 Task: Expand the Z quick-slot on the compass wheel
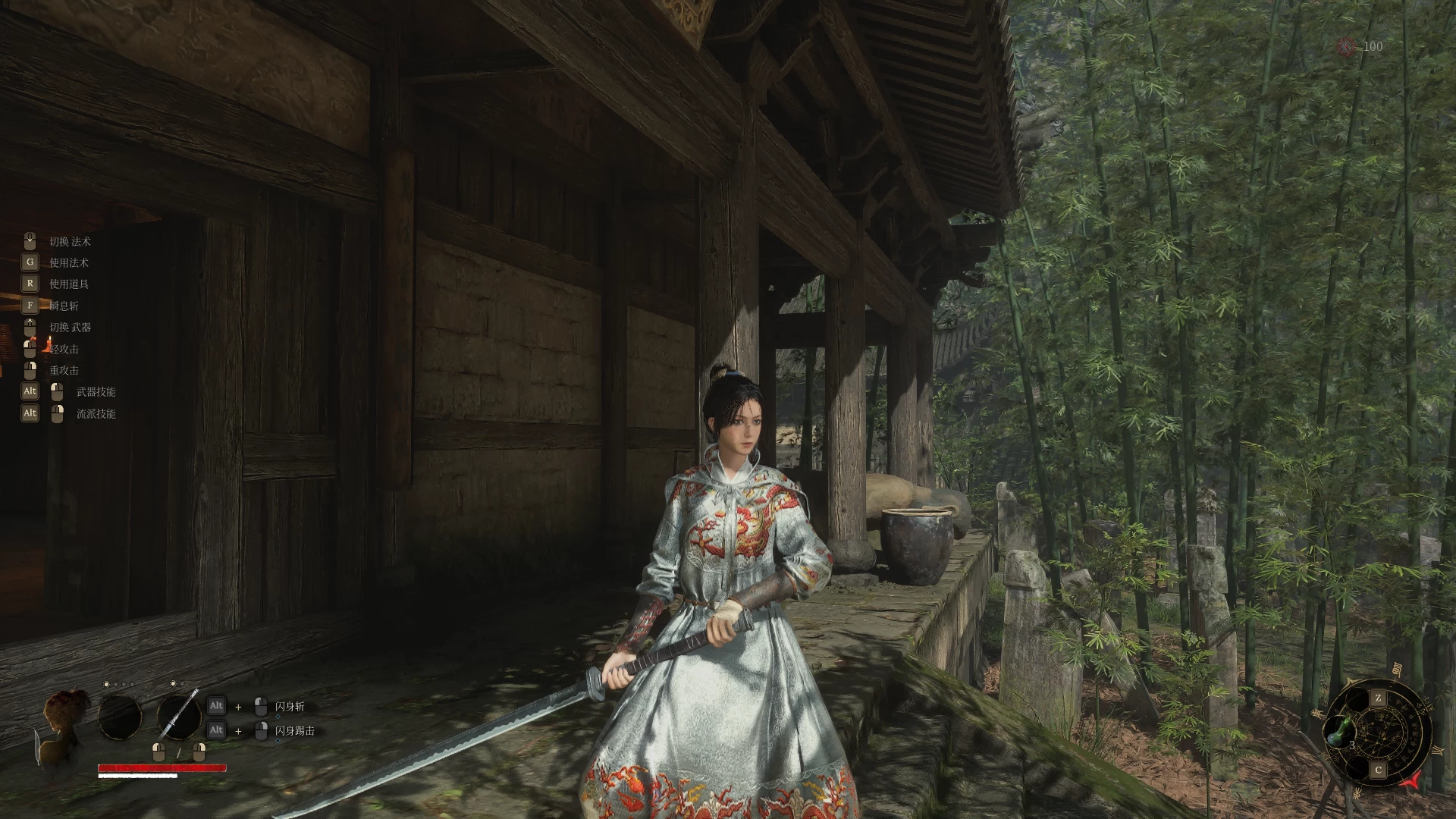[x=1379, y=698]
